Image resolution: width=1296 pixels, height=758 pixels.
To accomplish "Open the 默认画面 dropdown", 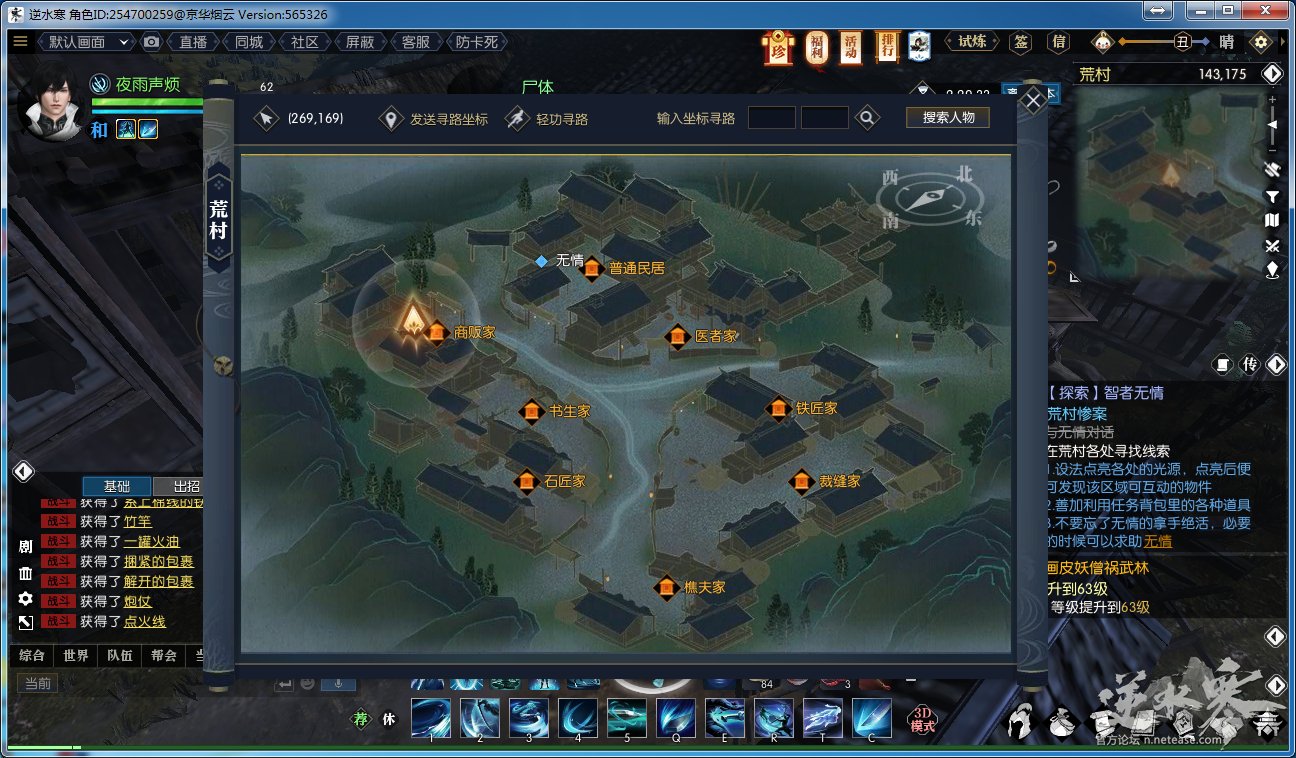I will (x=88, y=42).
